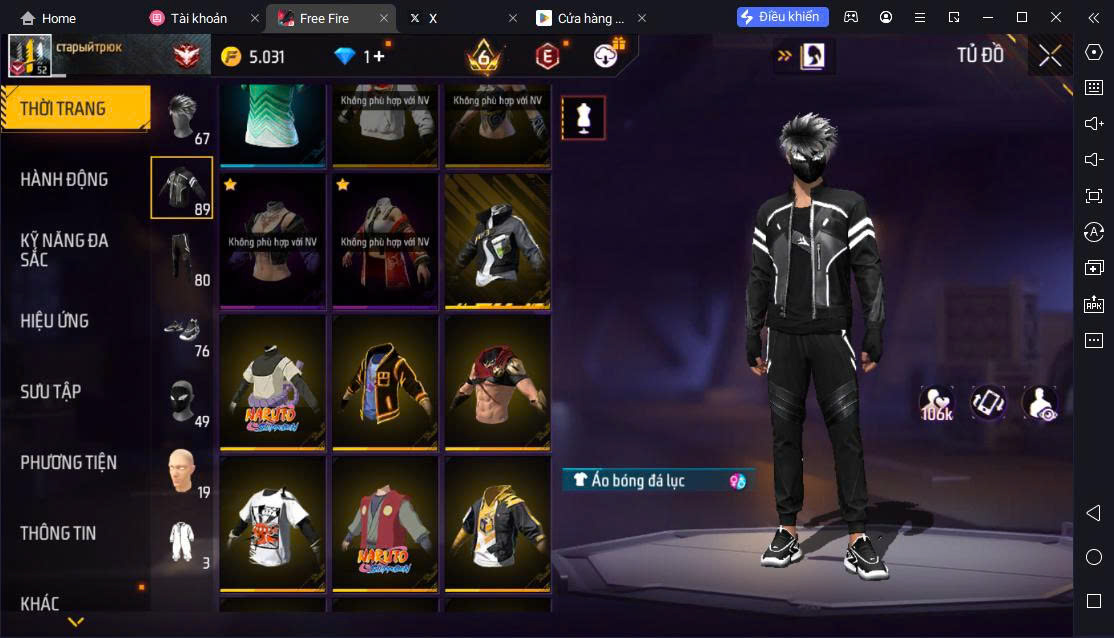Screen dimensions: 1114x638
Task: Switch to the Tài khoản window tab
Action: click(x=198, y=18)
